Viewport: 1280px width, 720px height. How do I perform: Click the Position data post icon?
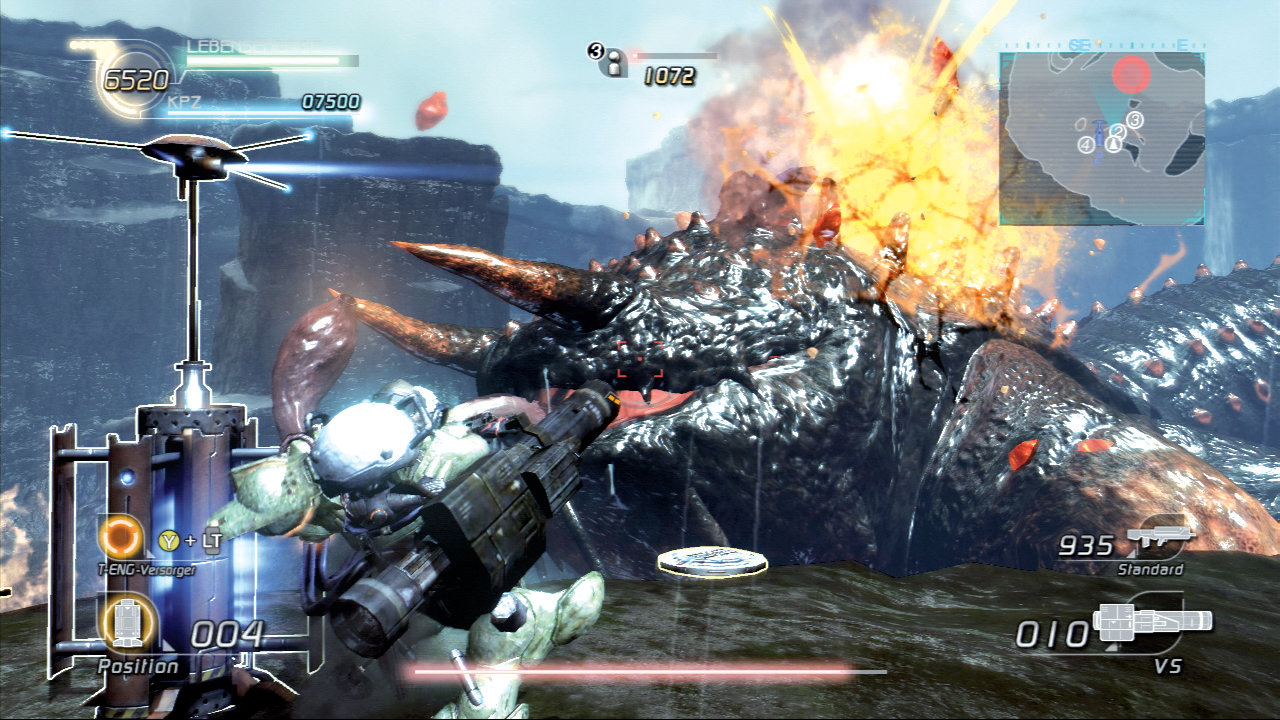pyautogui.click(x=127, y=625)
